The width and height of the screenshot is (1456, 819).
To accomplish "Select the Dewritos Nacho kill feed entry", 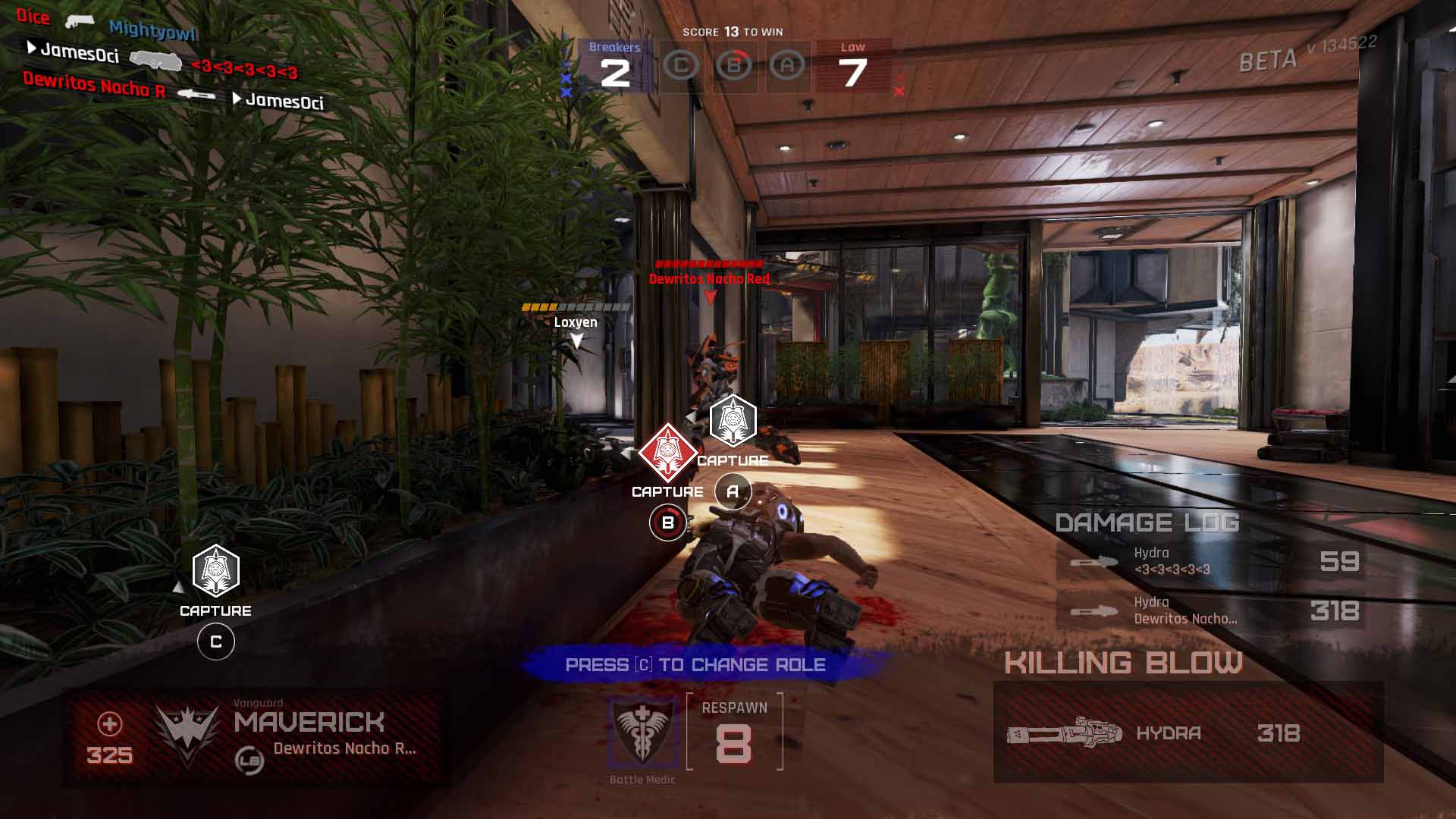I will [173, 91].
